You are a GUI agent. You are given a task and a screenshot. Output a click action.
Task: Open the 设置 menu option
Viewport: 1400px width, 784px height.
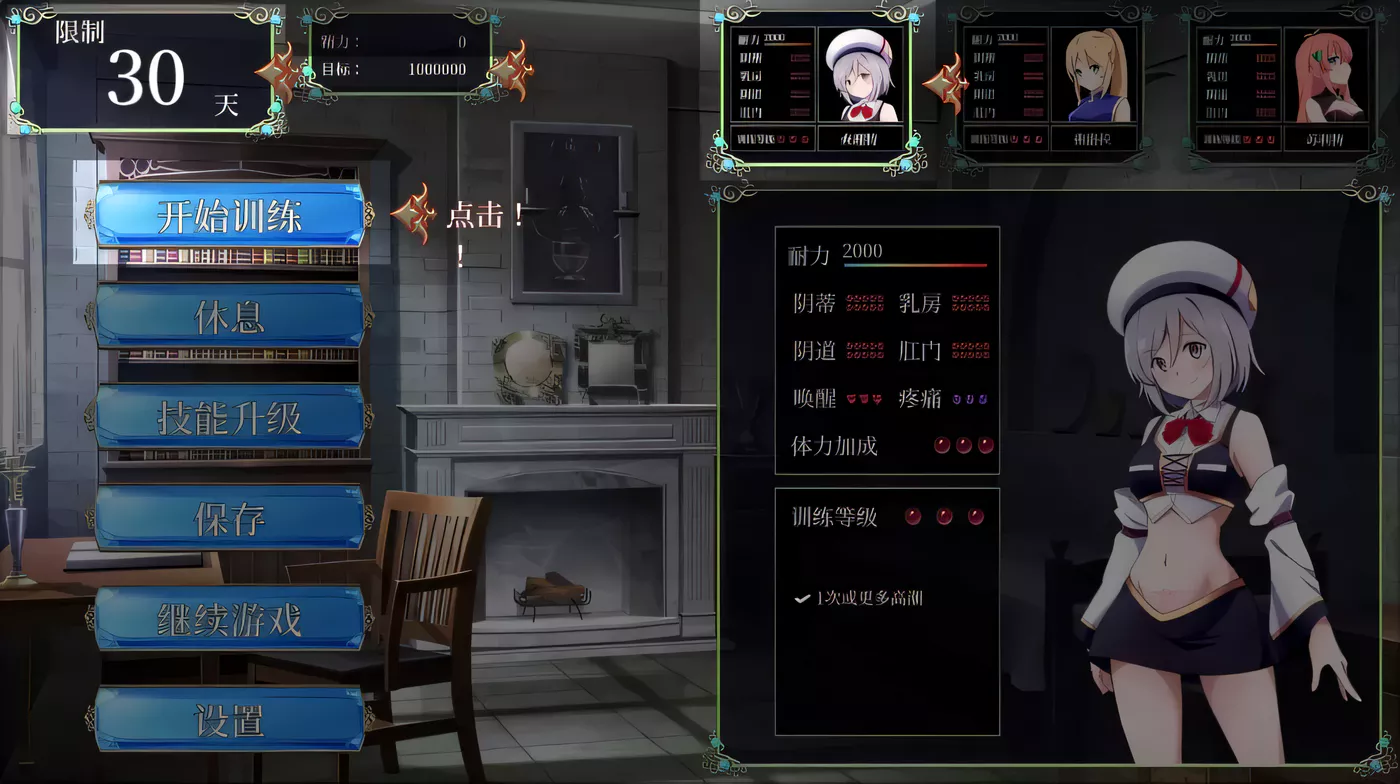(230, 718)
